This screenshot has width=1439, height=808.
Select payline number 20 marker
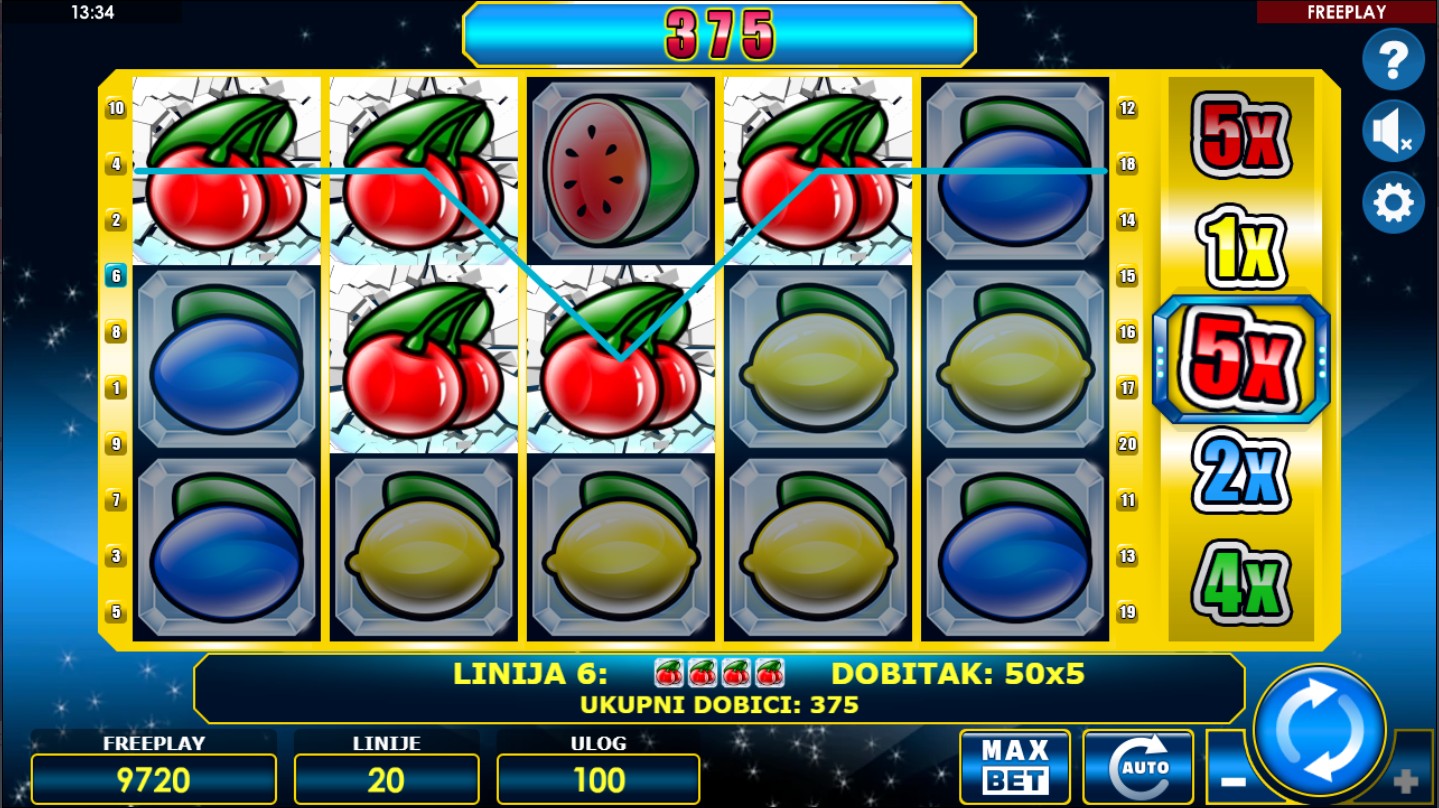click(1127, 444)
